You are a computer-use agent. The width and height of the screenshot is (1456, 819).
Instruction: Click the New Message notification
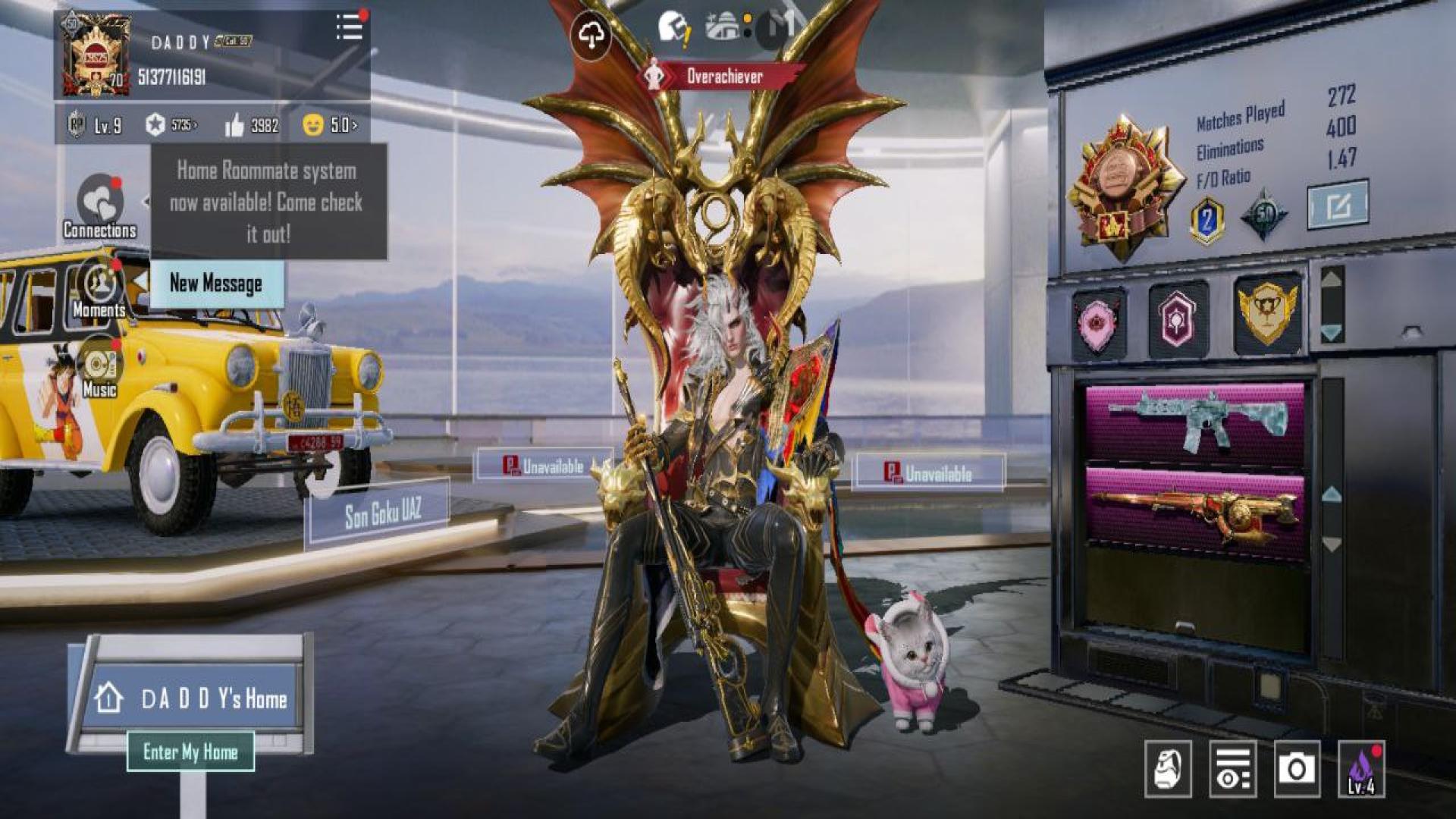tap(216, 284)
